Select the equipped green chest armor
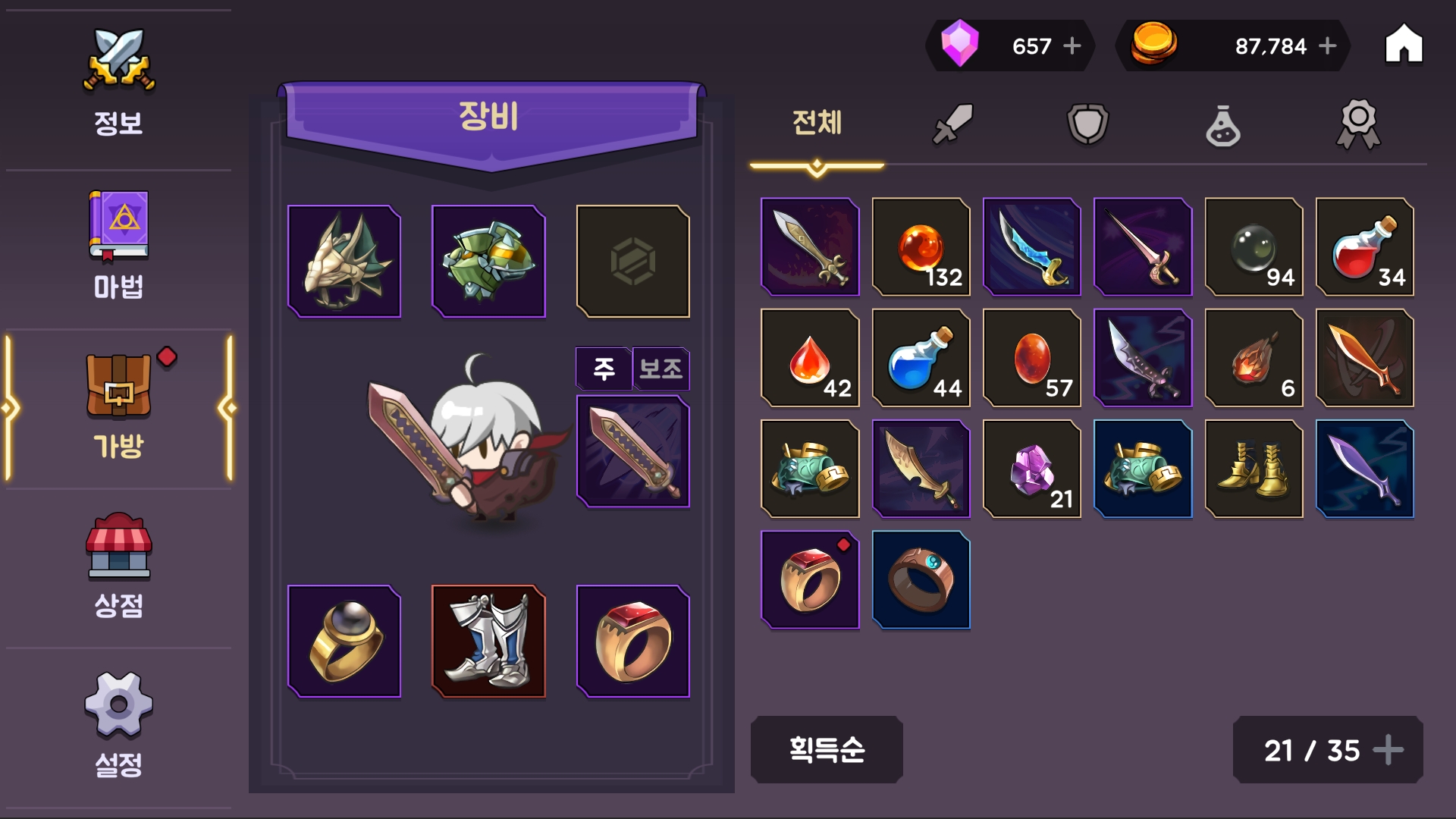The height and width of the screenshot is (819, 1456). click(488, 262)
